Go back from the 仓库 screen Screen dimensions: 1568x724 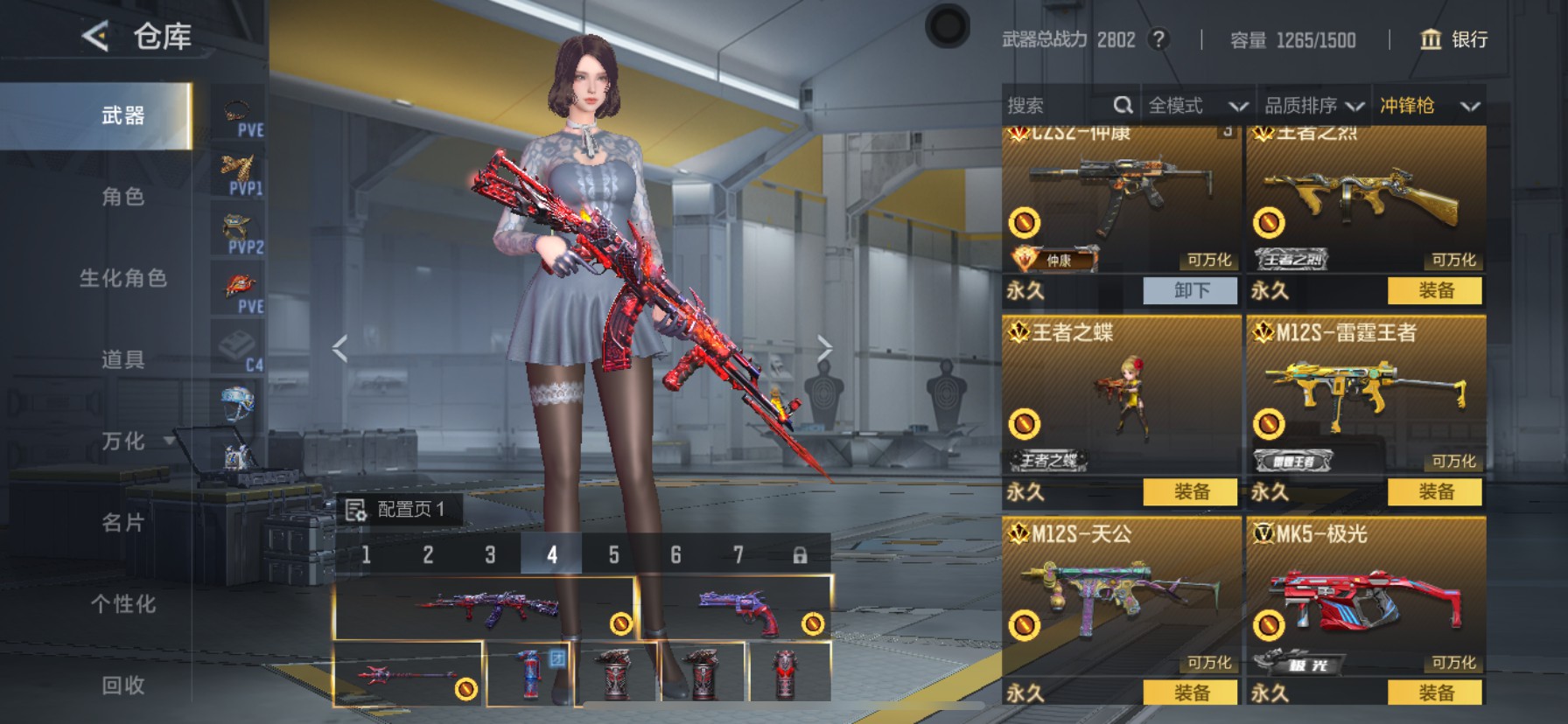[94, 37]
